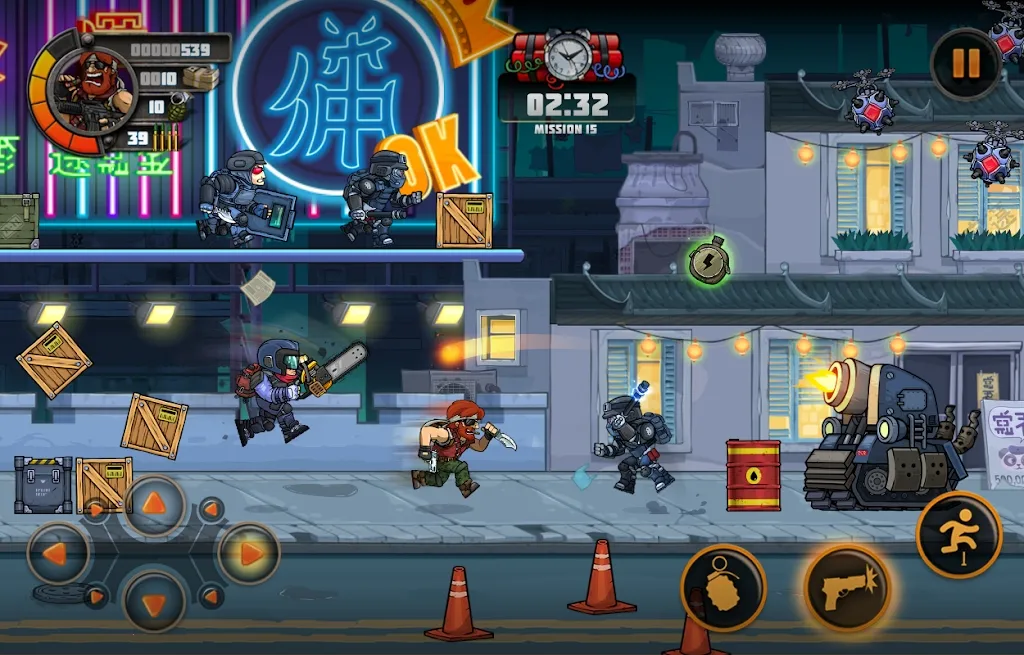Tap the jump button with running figure
The width and height of the screenshot is (1024, 655).
pos(959,535)
